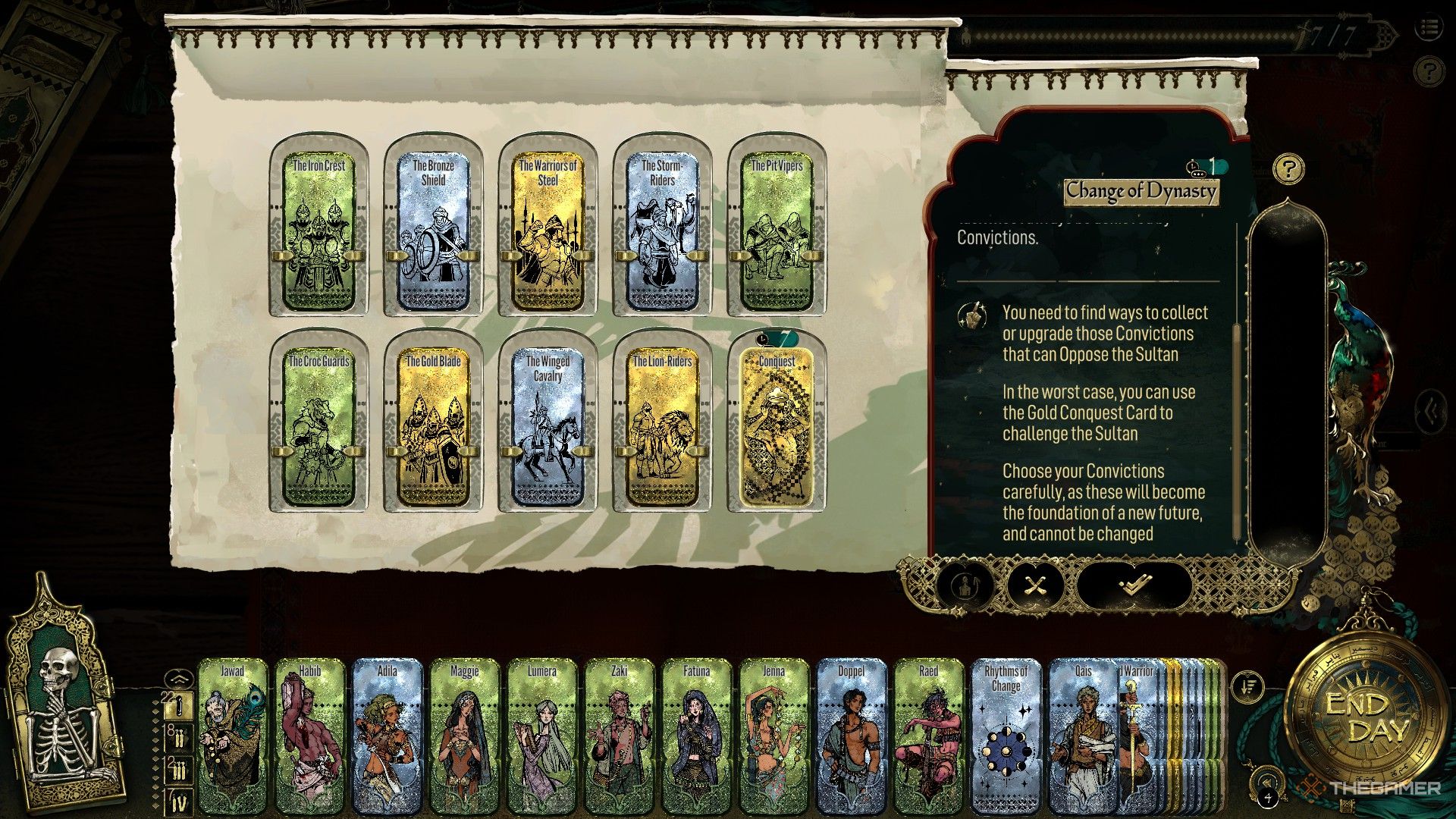Select the Zaki character card

coord(619,732)
